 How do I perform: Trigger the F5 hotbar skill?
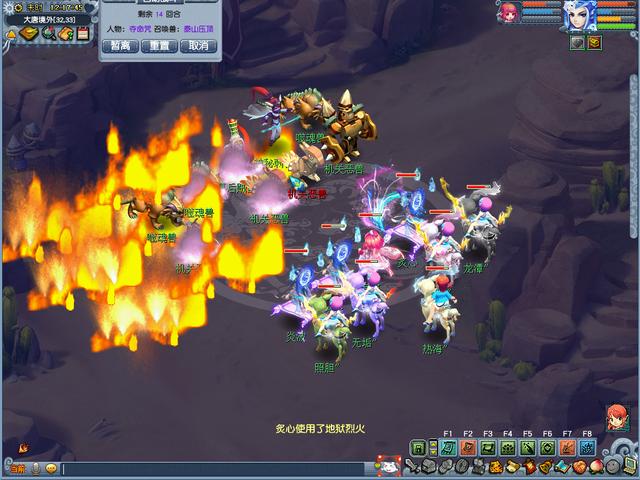pos(527,447)
